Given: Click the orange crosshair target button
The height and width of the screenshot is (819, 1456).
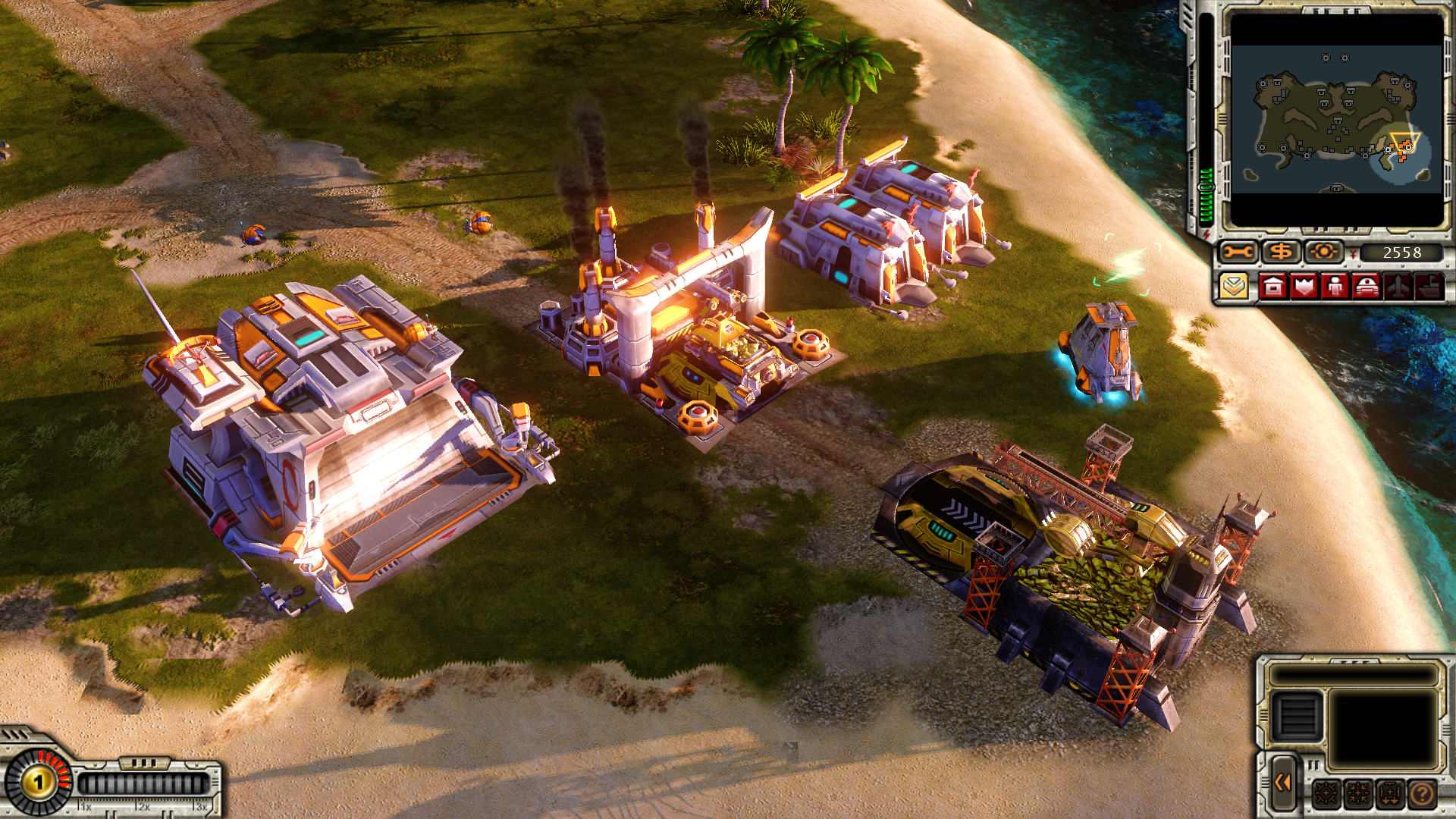Looking at the screenshot, I should [1324, 252].
